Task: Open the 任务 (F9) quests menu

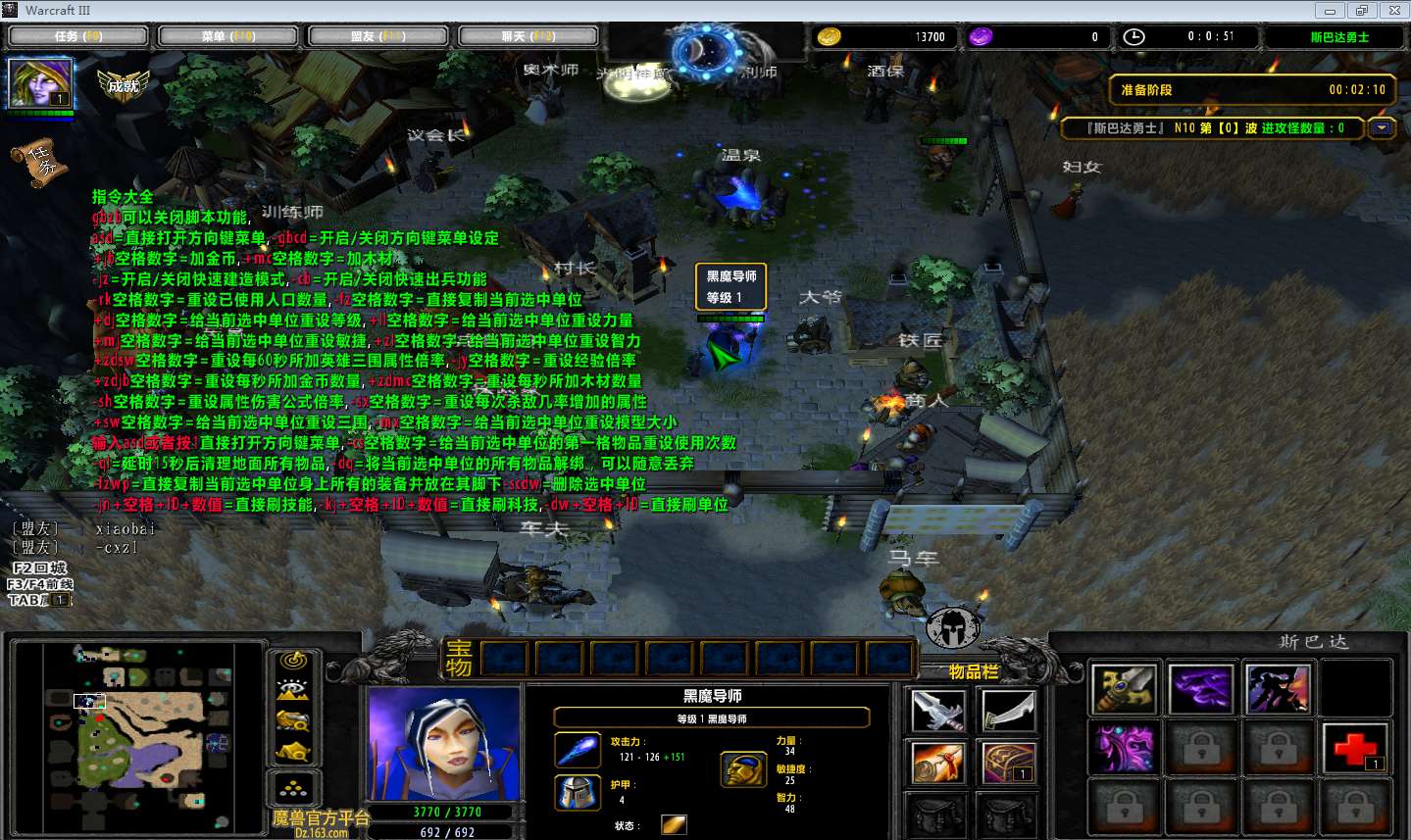Action: pos(78,36)
